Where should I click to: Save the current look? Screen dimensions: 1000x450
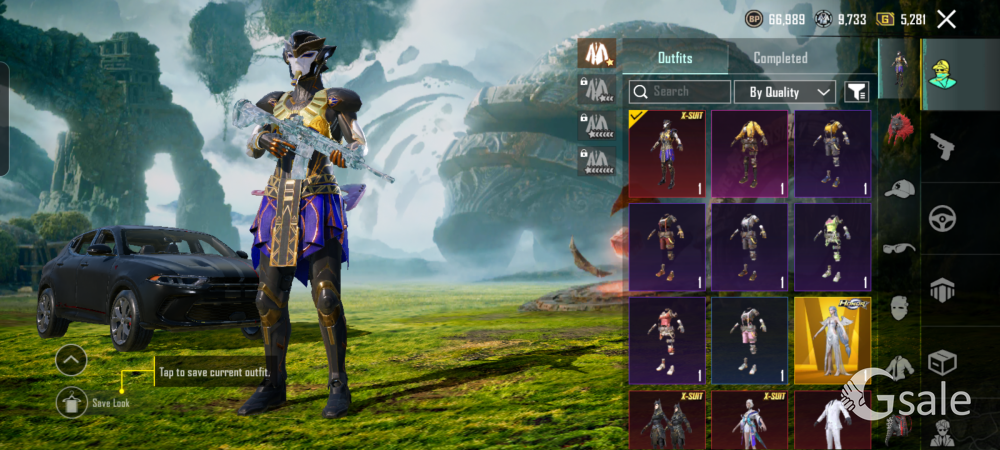click(x=72, y=401)
